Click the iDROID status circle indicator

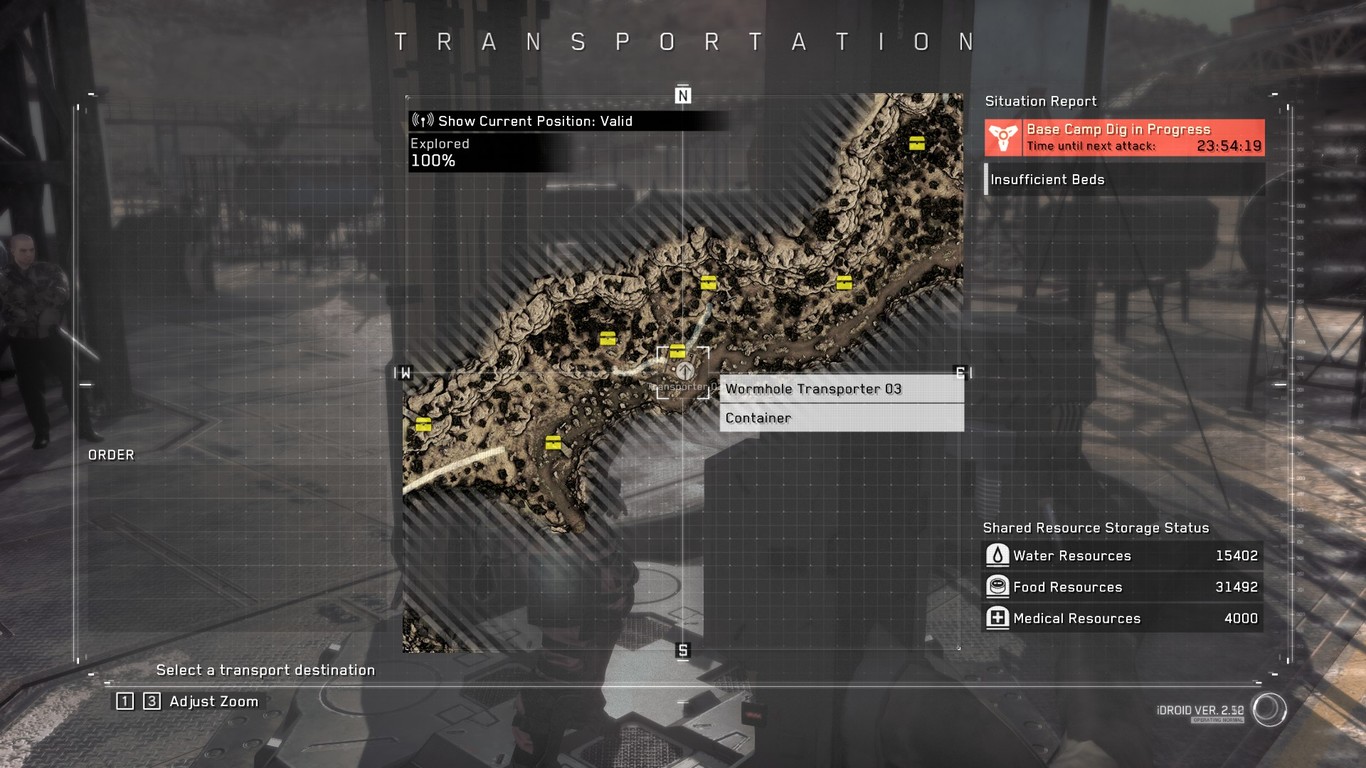tap(1268, 709)
